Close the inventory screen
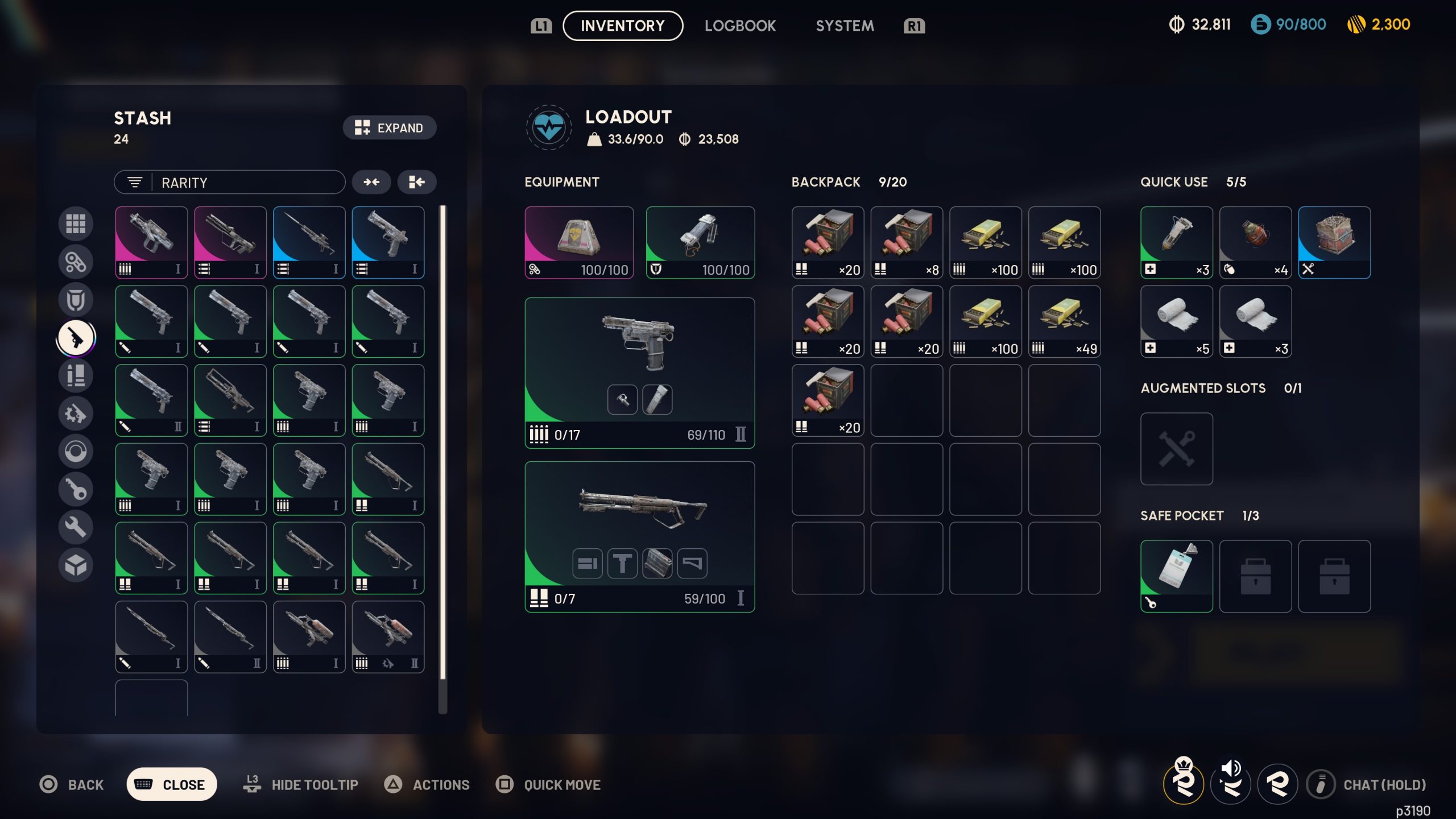The image size is (1456, 819). (x=172, y=784)
